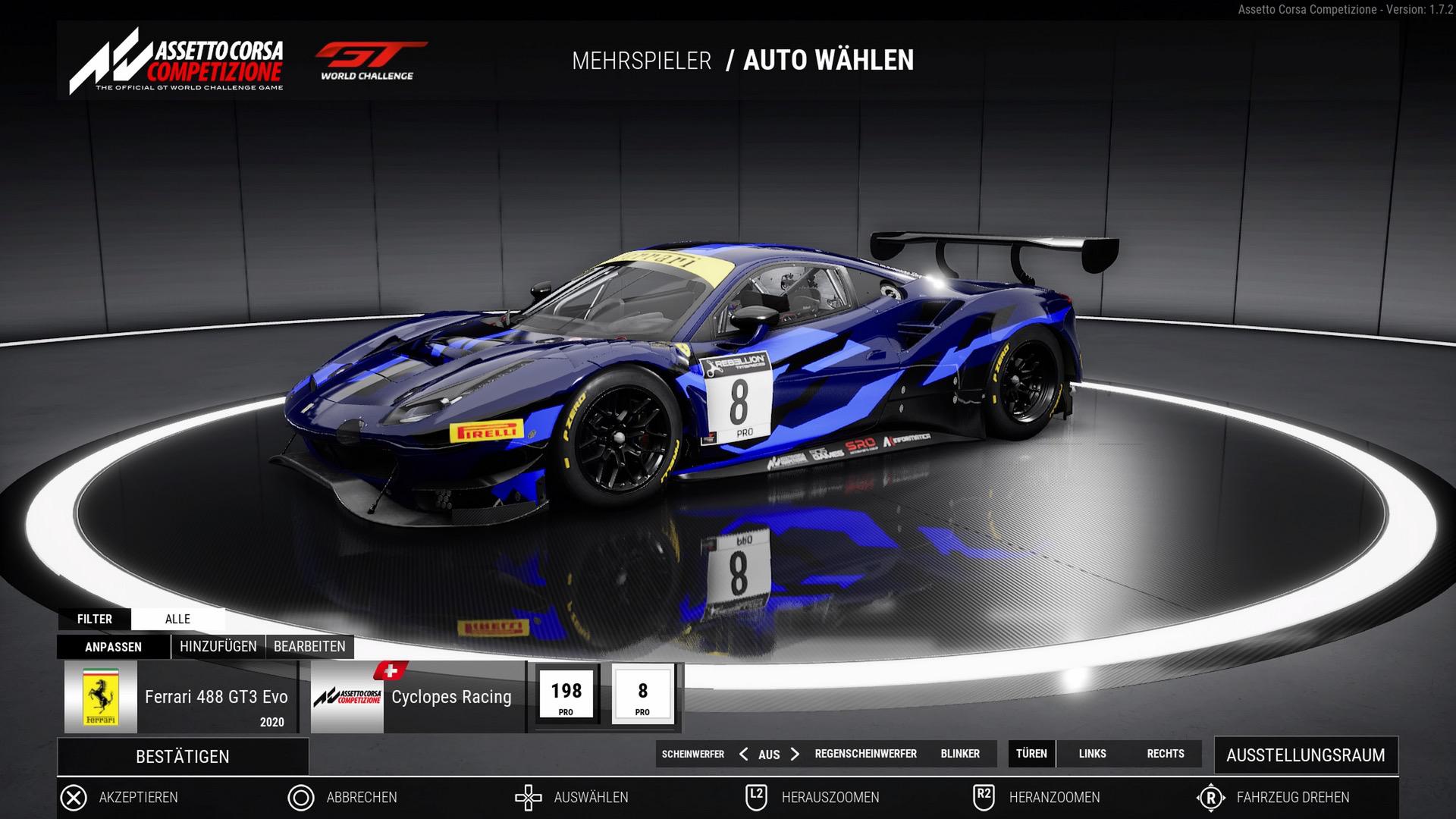
Task: Confirm car choice with Bestätigen
Action: coord(182,756)
